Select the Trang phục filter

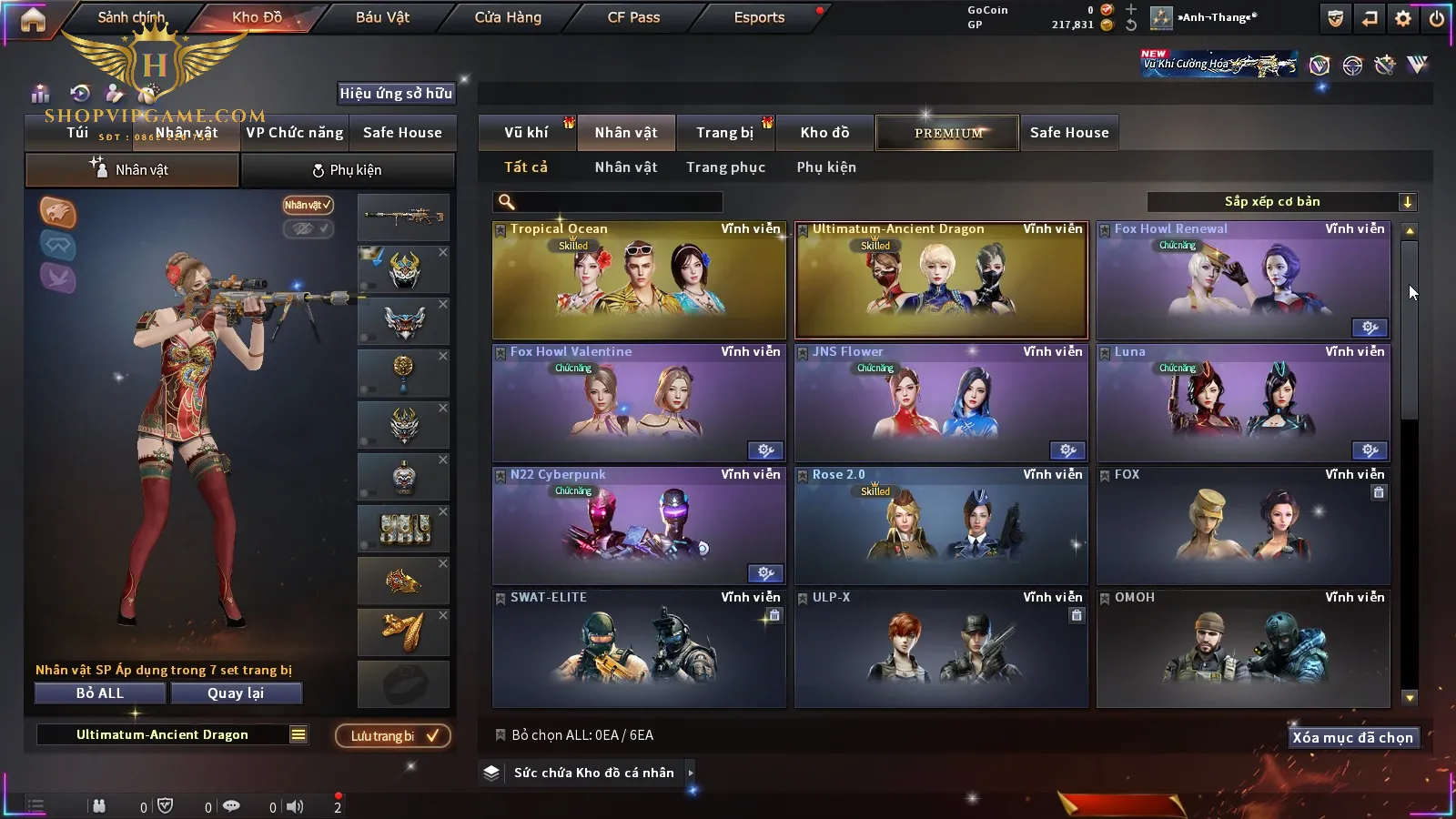click(x=725, y=167)
